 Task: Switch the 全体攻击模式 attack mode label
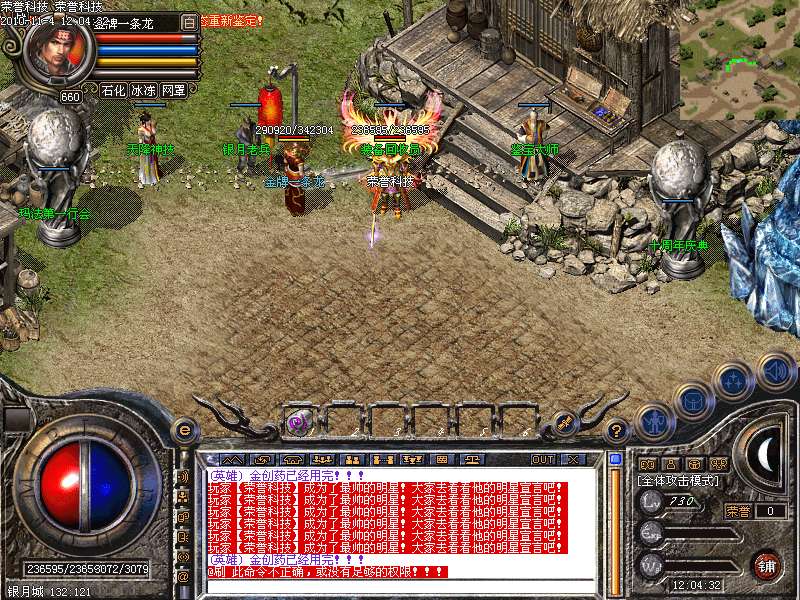[x=678, y=481]
